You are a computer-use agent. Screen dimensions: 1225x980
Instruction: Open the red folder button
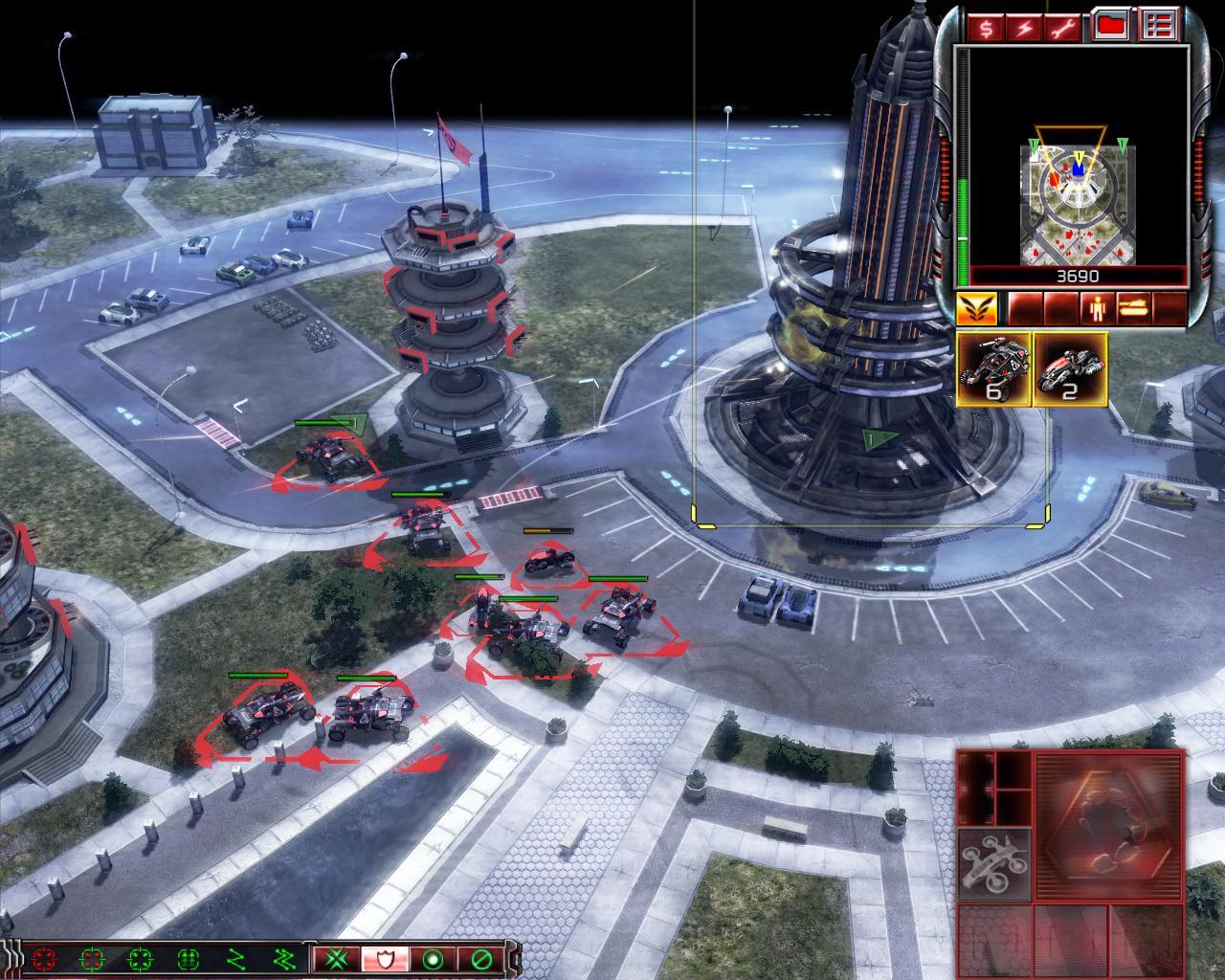coord(1111,27)
